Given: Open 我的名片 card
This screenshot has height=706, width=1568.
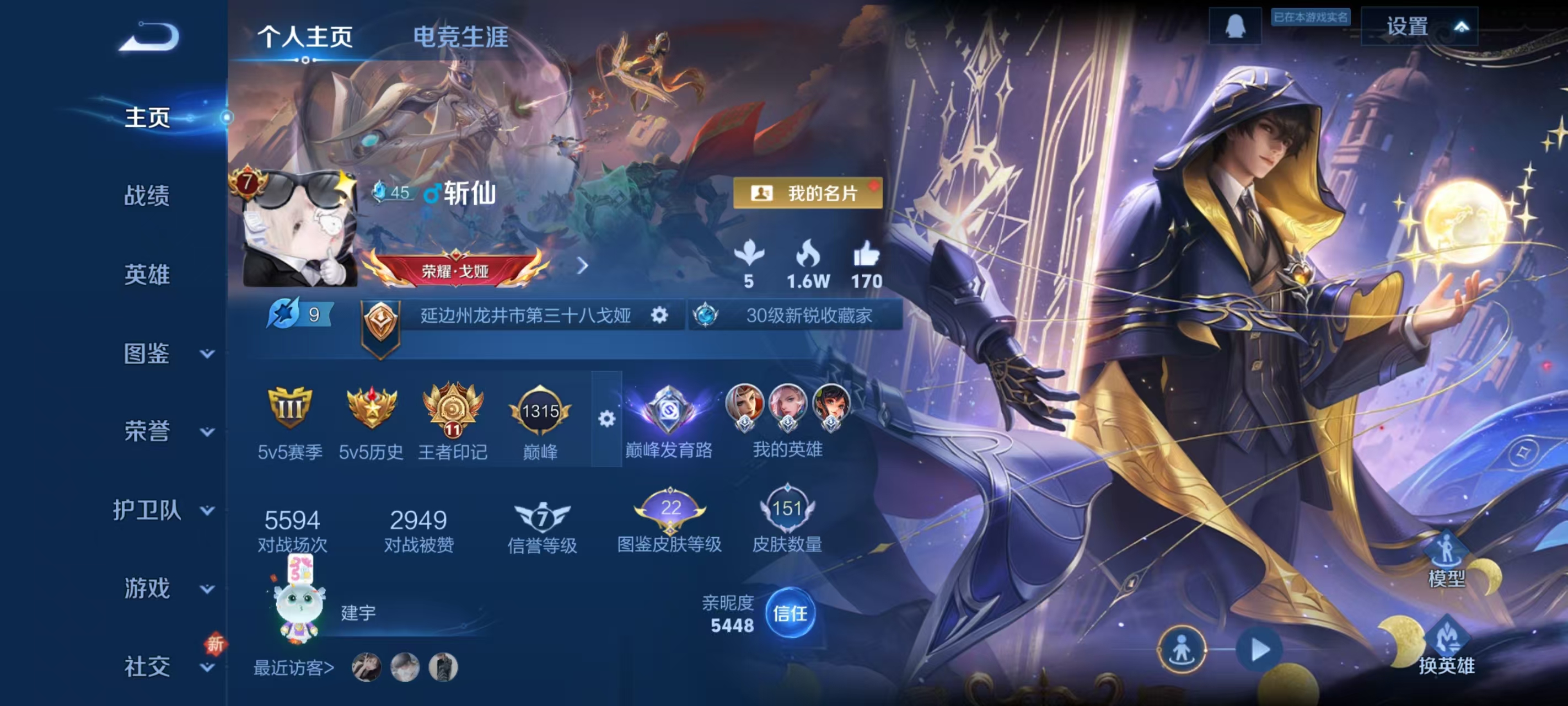Looking at the screenshot, I should tap(807, 194).
